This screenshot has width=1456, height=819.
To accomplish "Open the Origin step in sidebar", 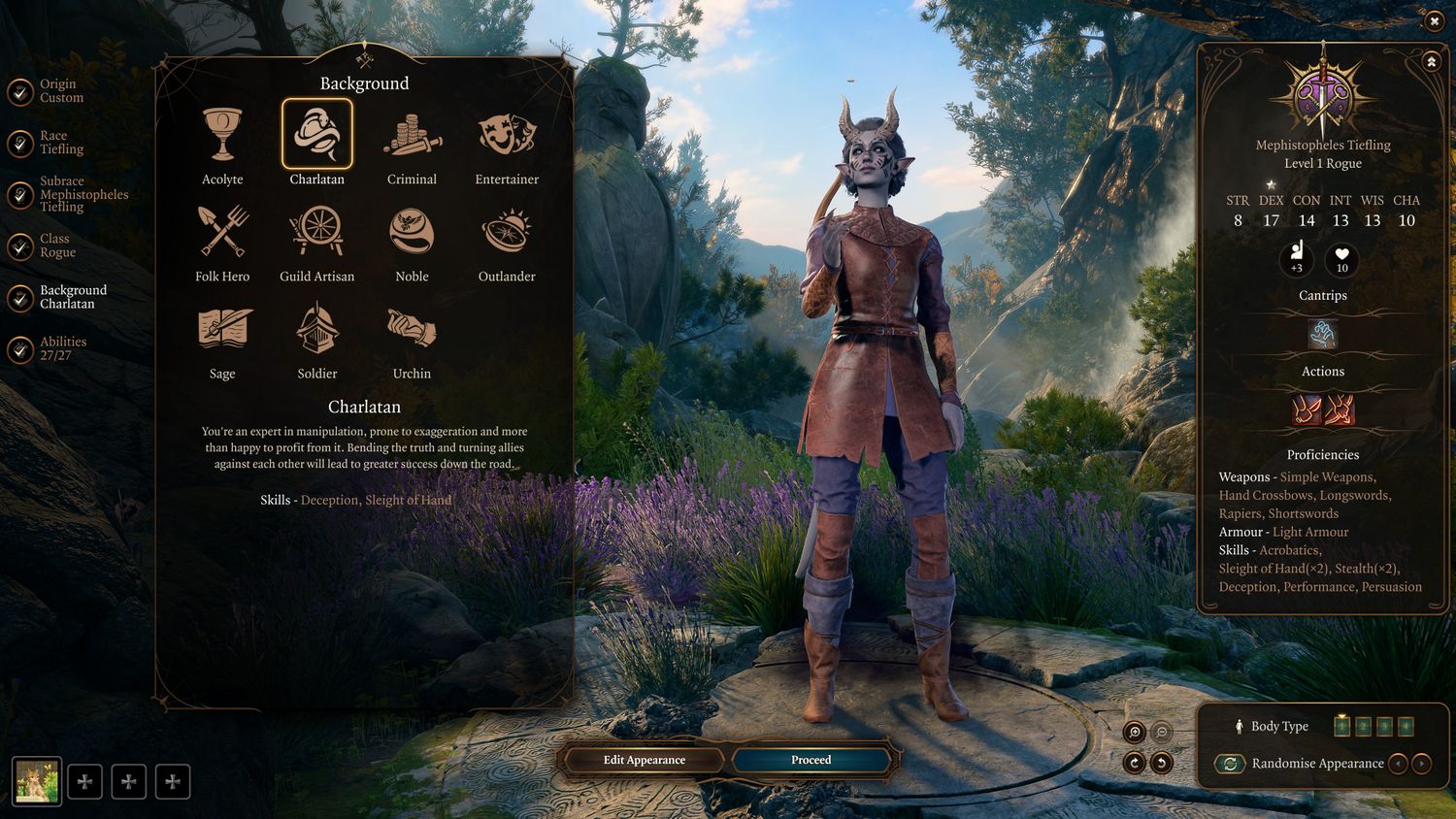I will click(x=60, y=91).
